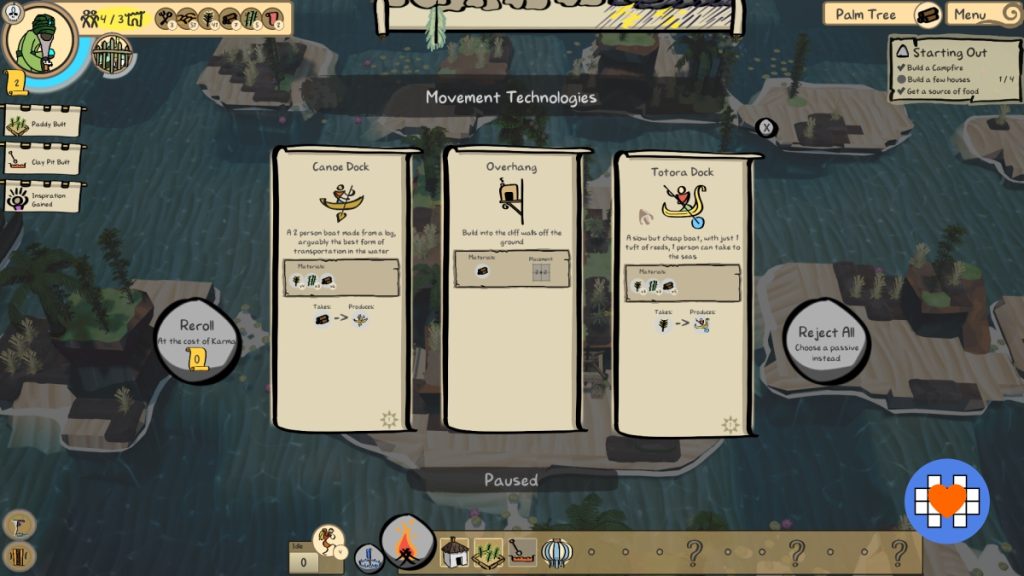Open the Paddy Built notification
1024x576 pixels.
43,124
